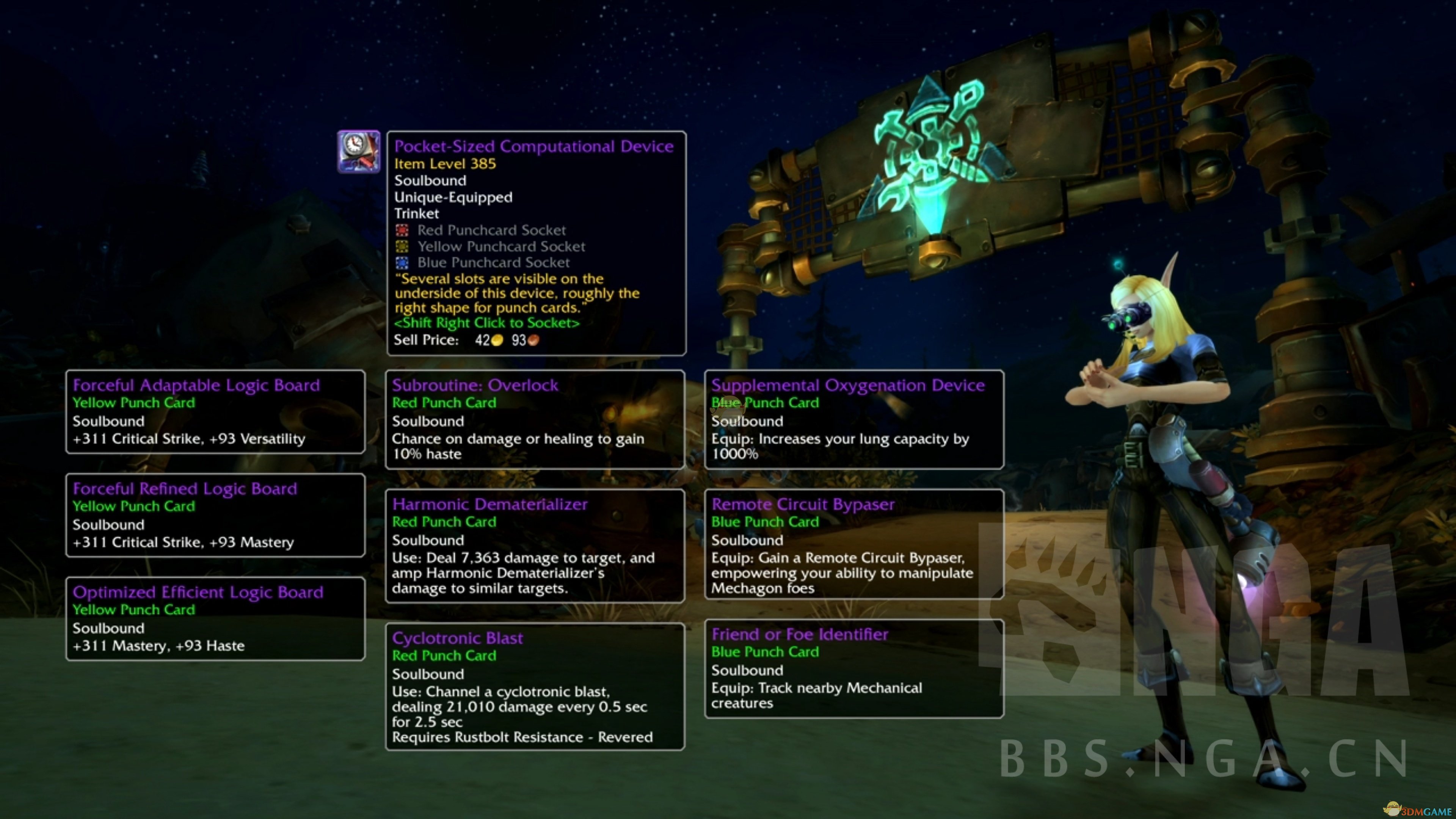The height and width of the screenshot is (819, 1456).
Task: Select the Red Punchcard Socket icon
Action: pos(403,230)
